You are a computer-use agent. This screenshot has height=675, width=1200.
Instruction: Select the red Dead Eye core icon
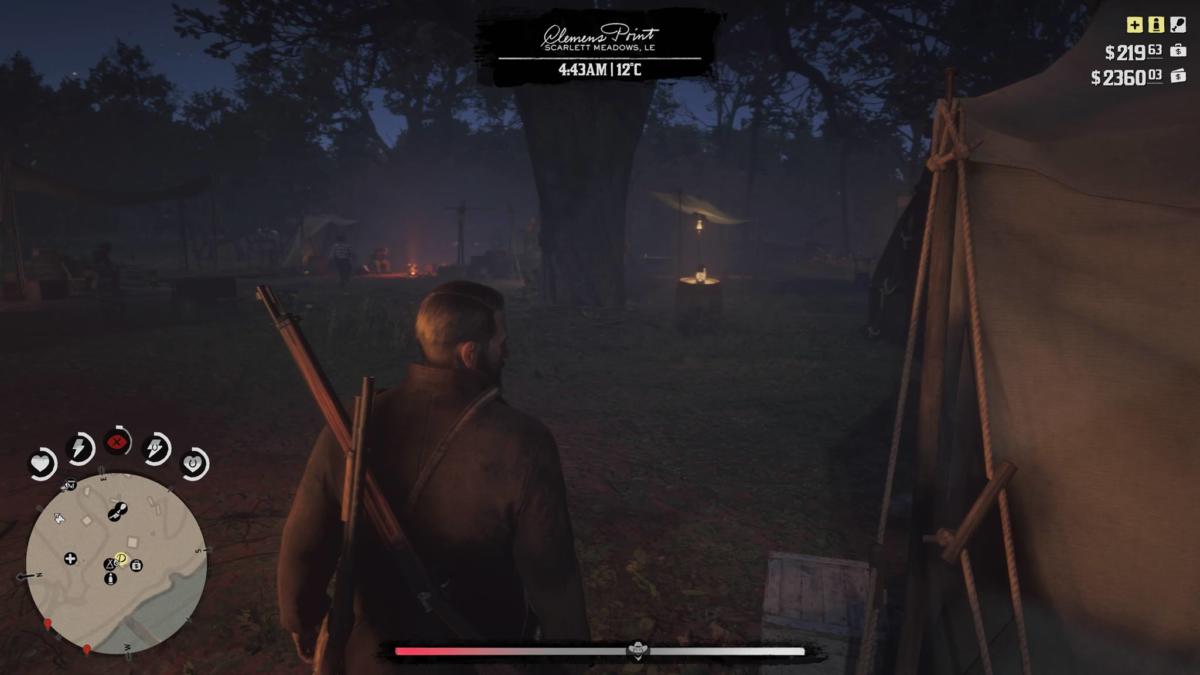118,441
